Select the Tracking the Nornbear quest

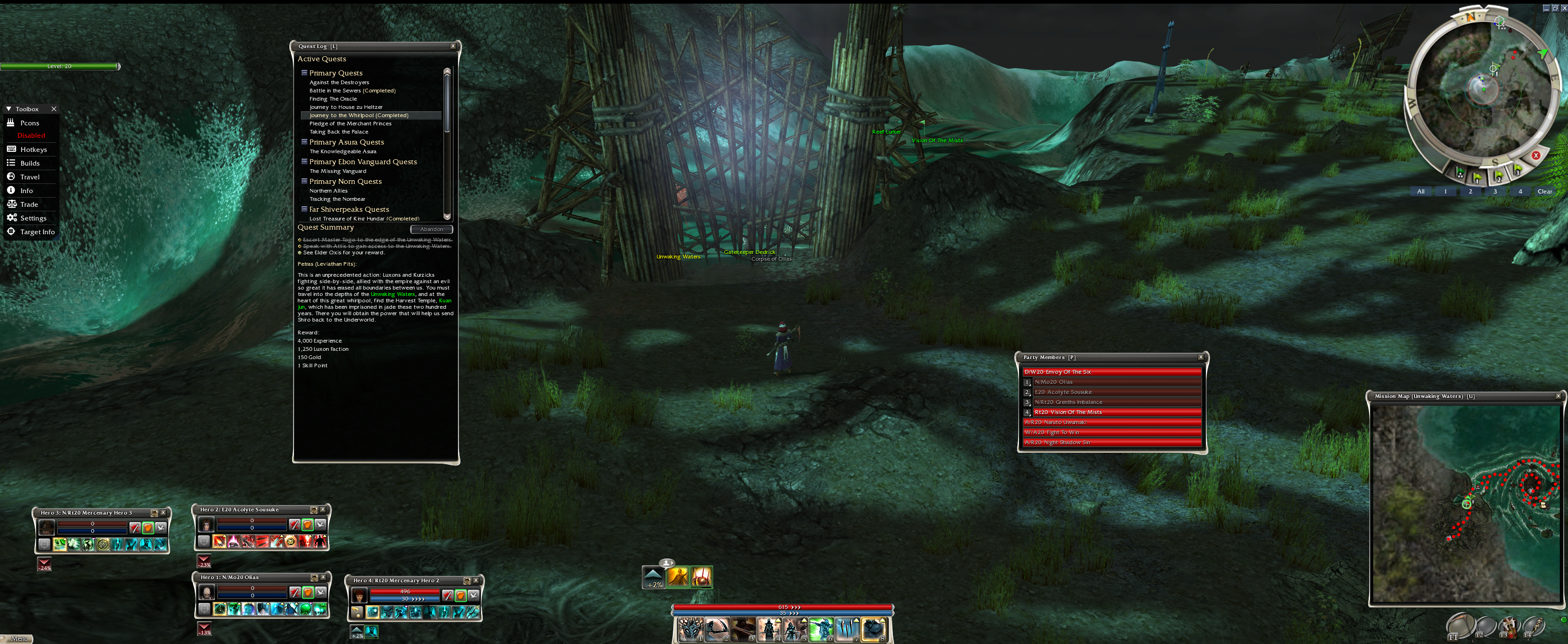coord(337,199)
